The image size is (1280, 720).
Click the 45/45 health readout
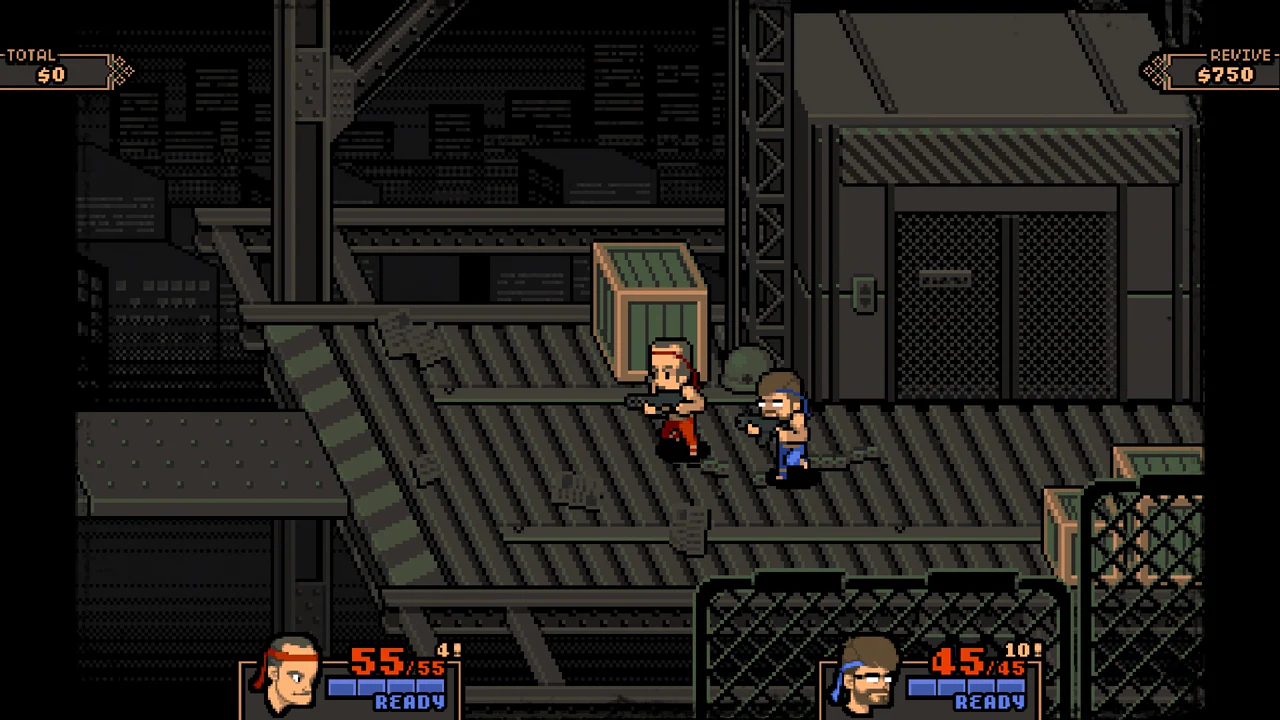[975, 662]
